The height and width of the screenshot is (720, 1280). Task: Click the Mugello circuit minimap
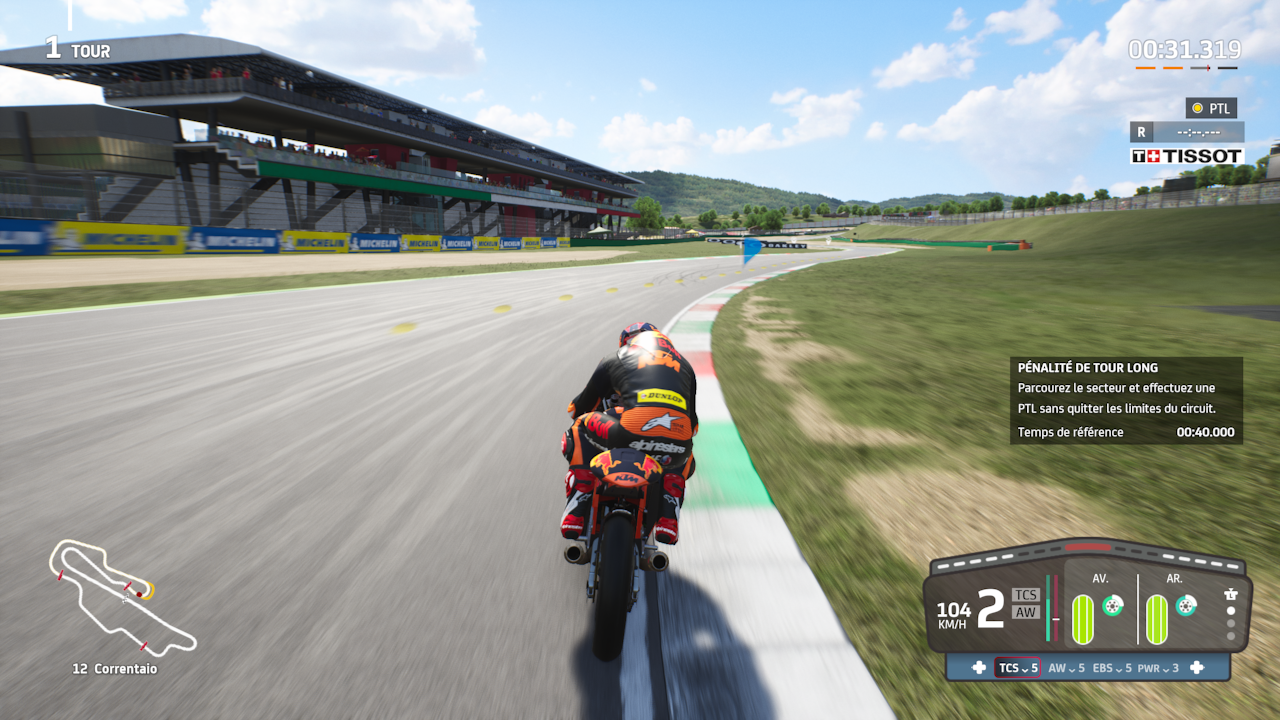[x=120, y=597]
